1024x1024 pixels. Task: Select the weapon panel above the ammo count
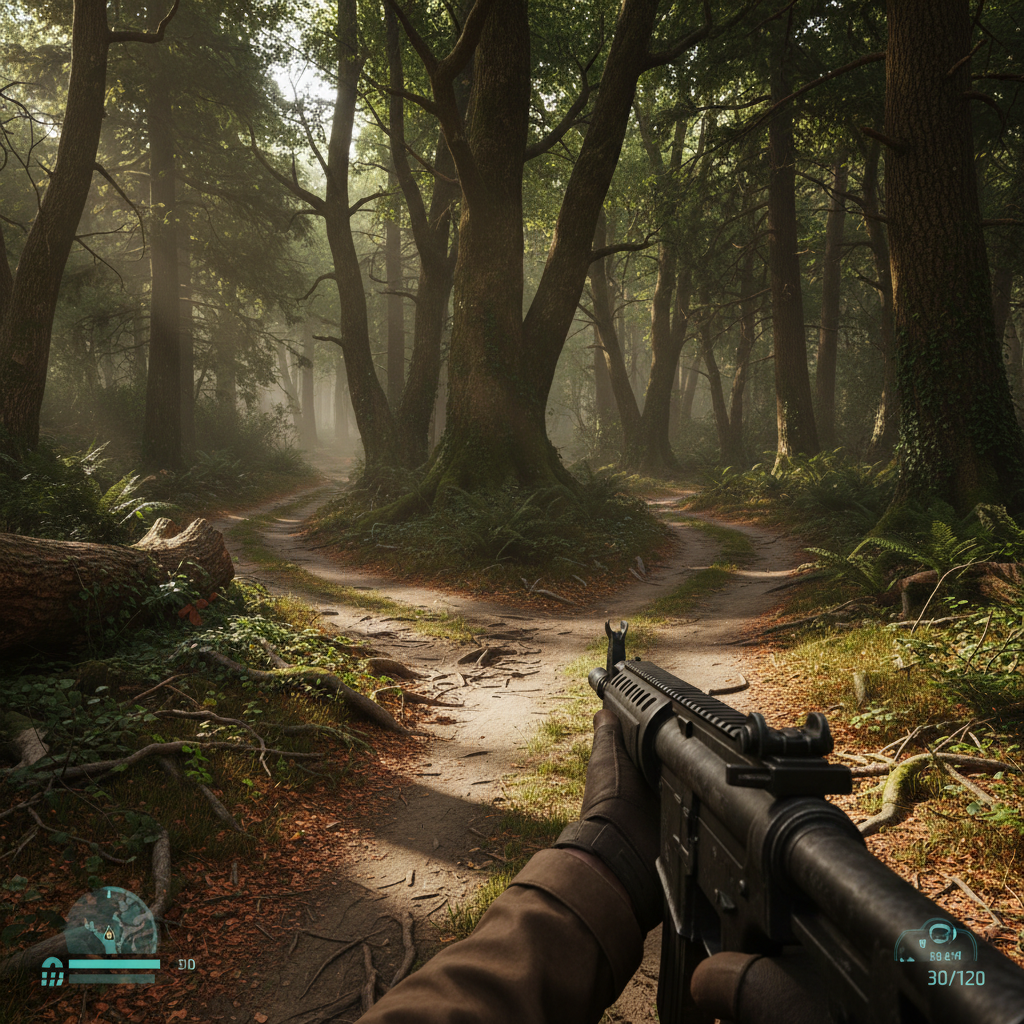(935, 942)
